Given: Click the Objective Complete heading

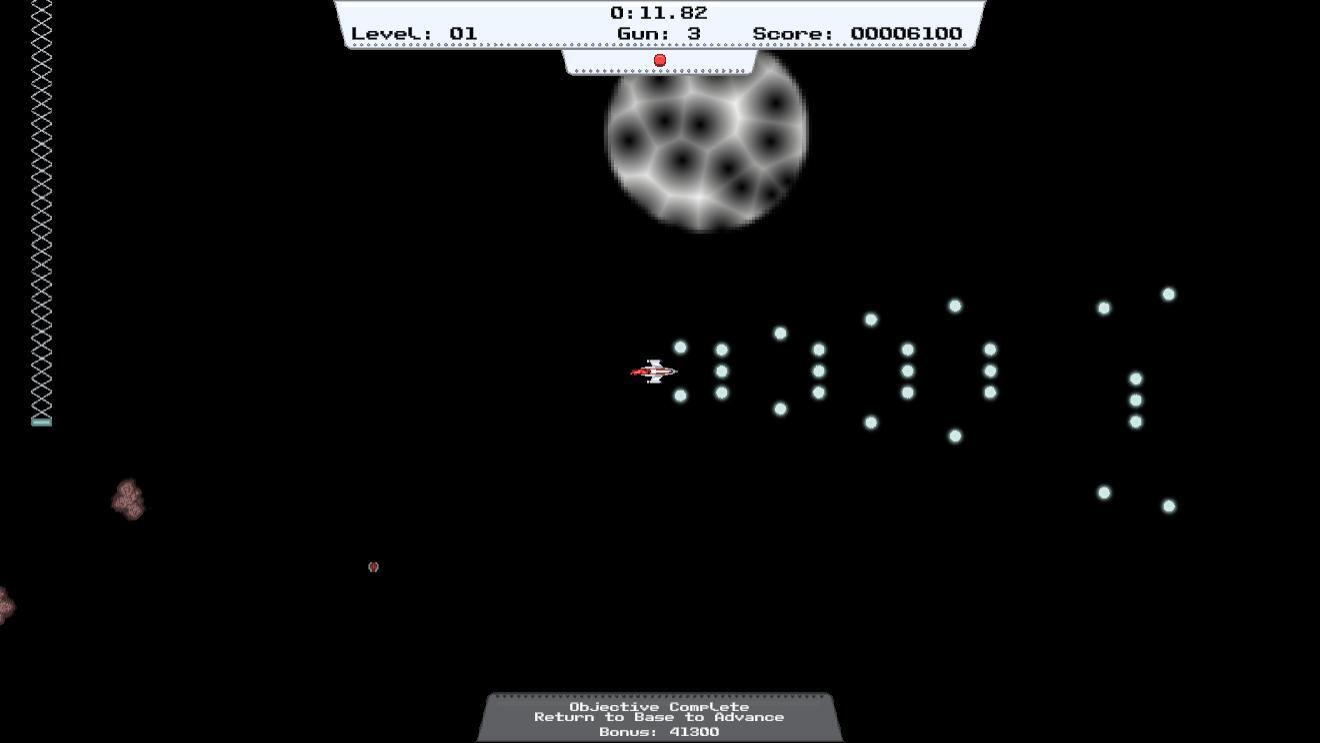Looking at the screenshot, I should [660, 704].
